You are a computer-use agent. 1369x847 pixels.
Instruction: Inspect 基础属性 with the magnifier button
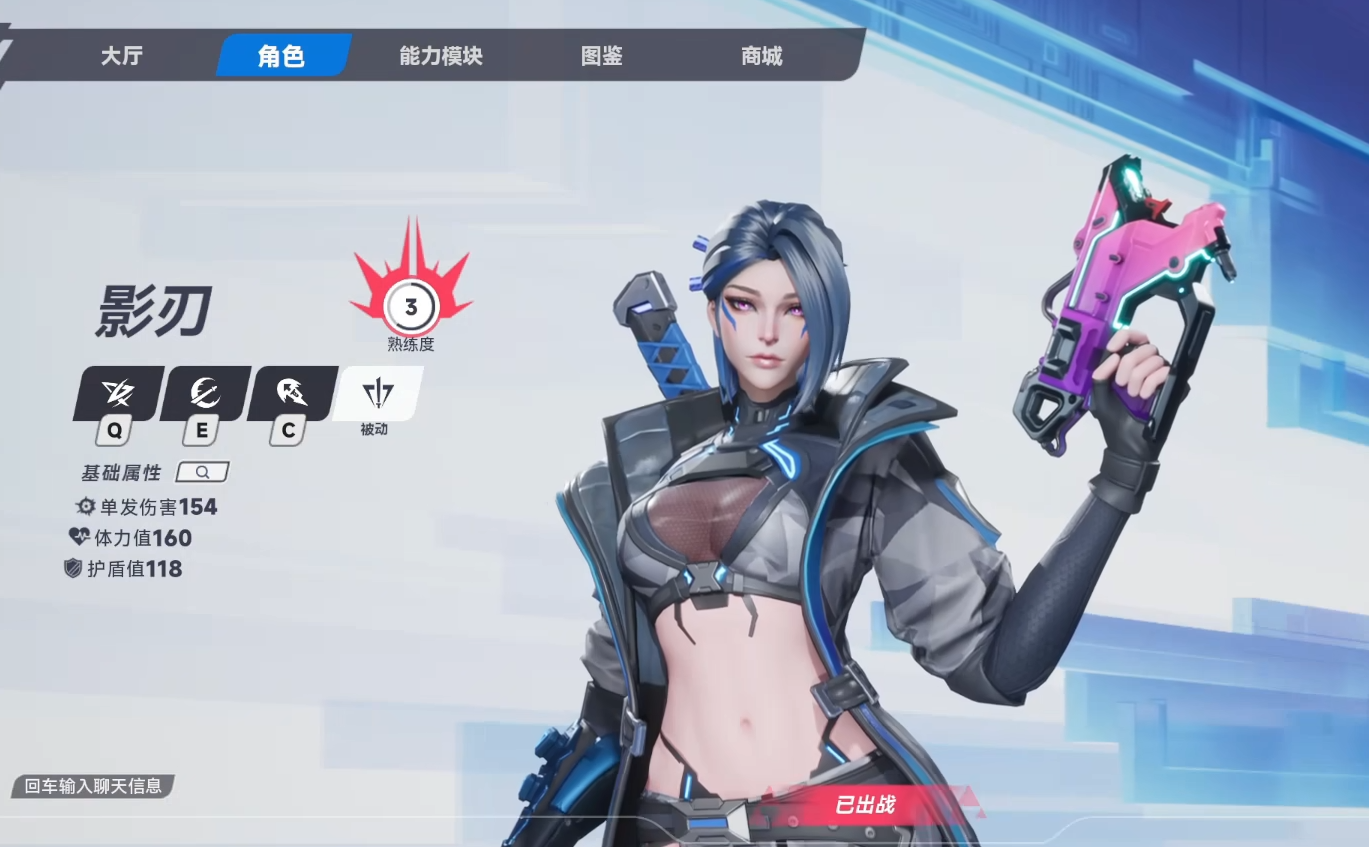(202, 472)
